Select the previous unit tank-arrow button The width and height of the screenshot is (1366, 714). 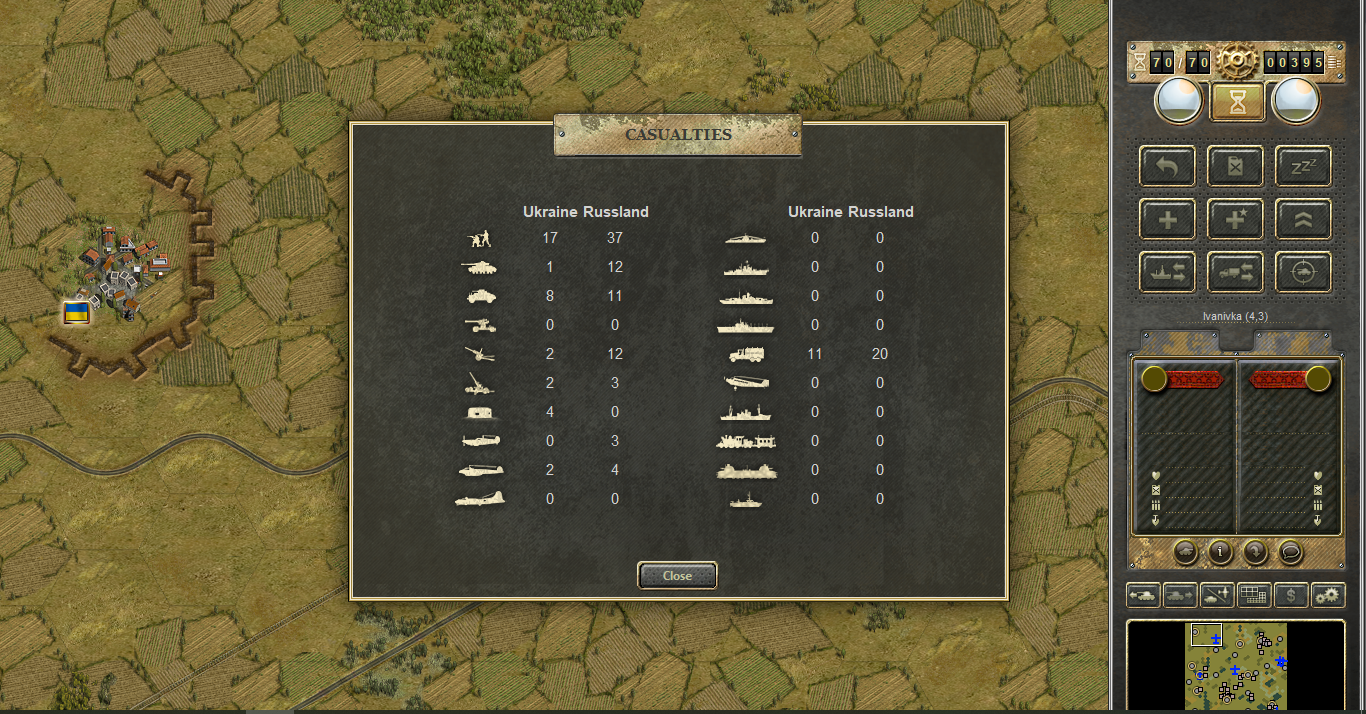pos(1143,596)
